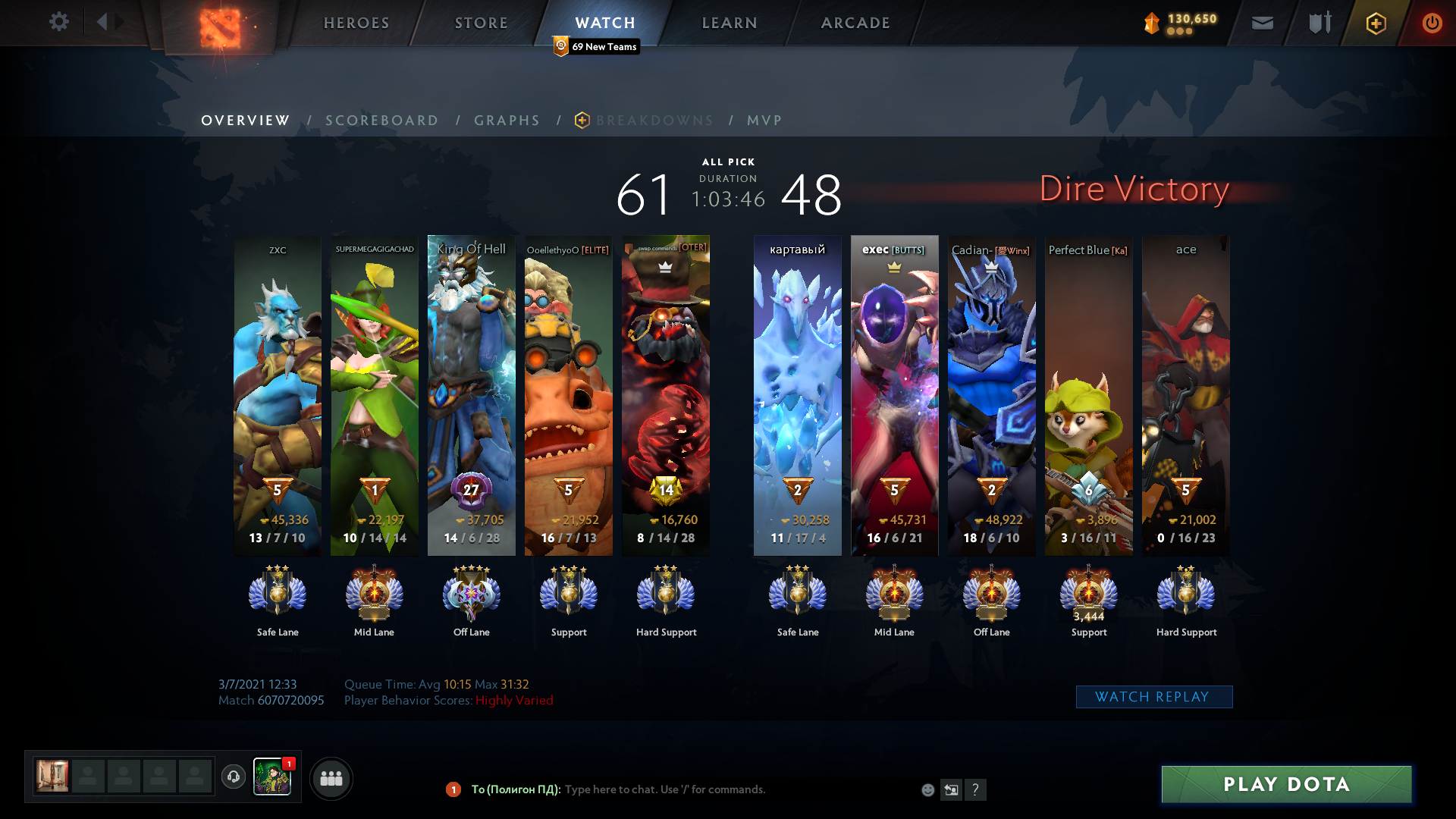Show the Graphs tab
Viewport: 1456px width, 819px height.
pyautogui.click(x=507, y=121)
